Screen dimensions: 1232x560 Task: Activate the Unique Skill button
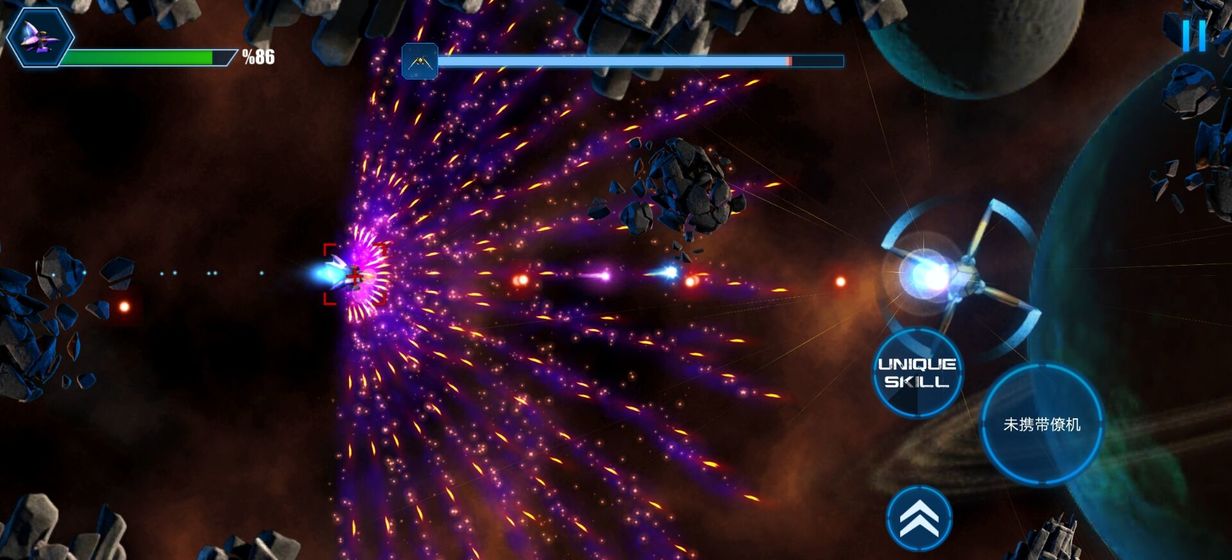click(917, 373)
